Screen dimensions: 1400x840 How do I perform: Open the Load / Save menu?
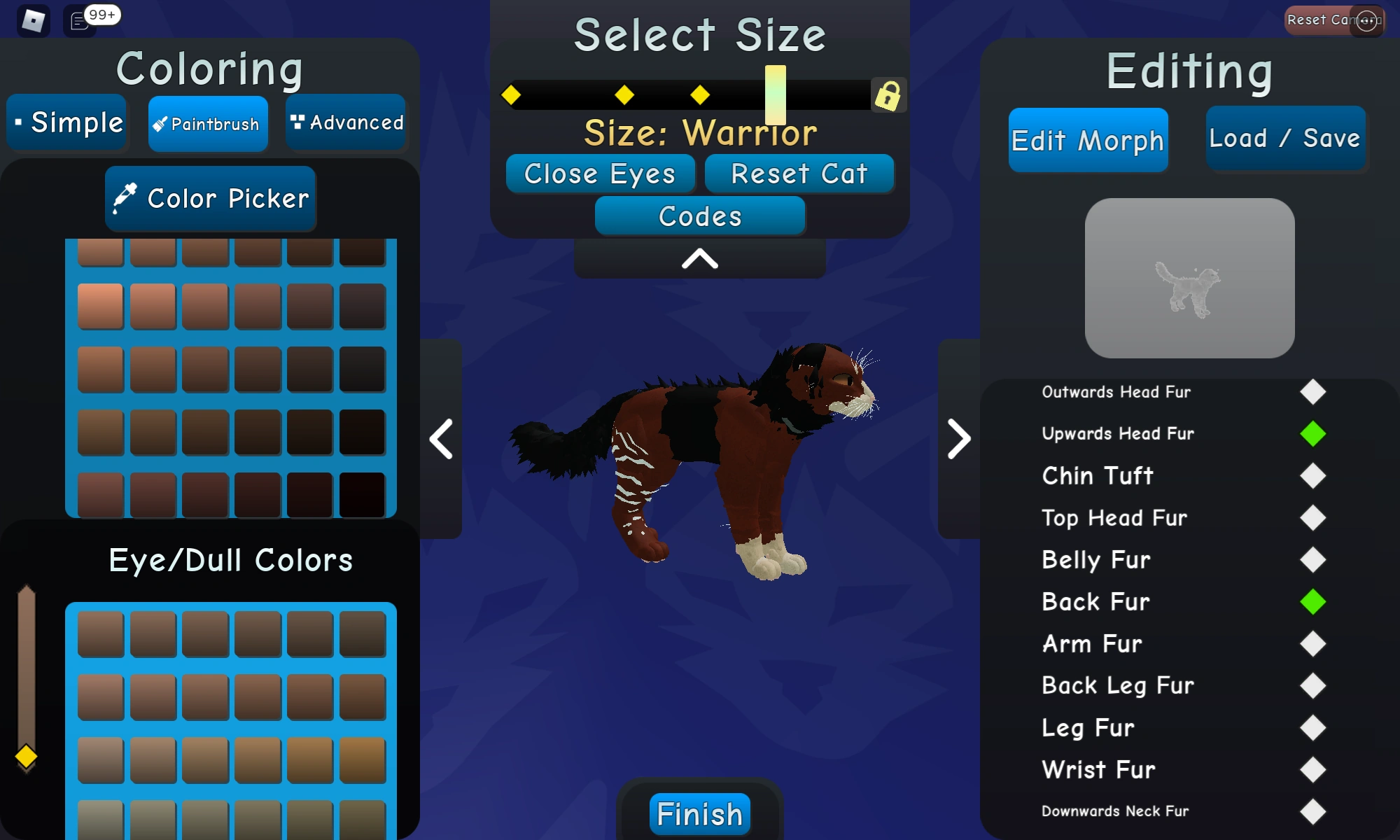coord(1285,138)
